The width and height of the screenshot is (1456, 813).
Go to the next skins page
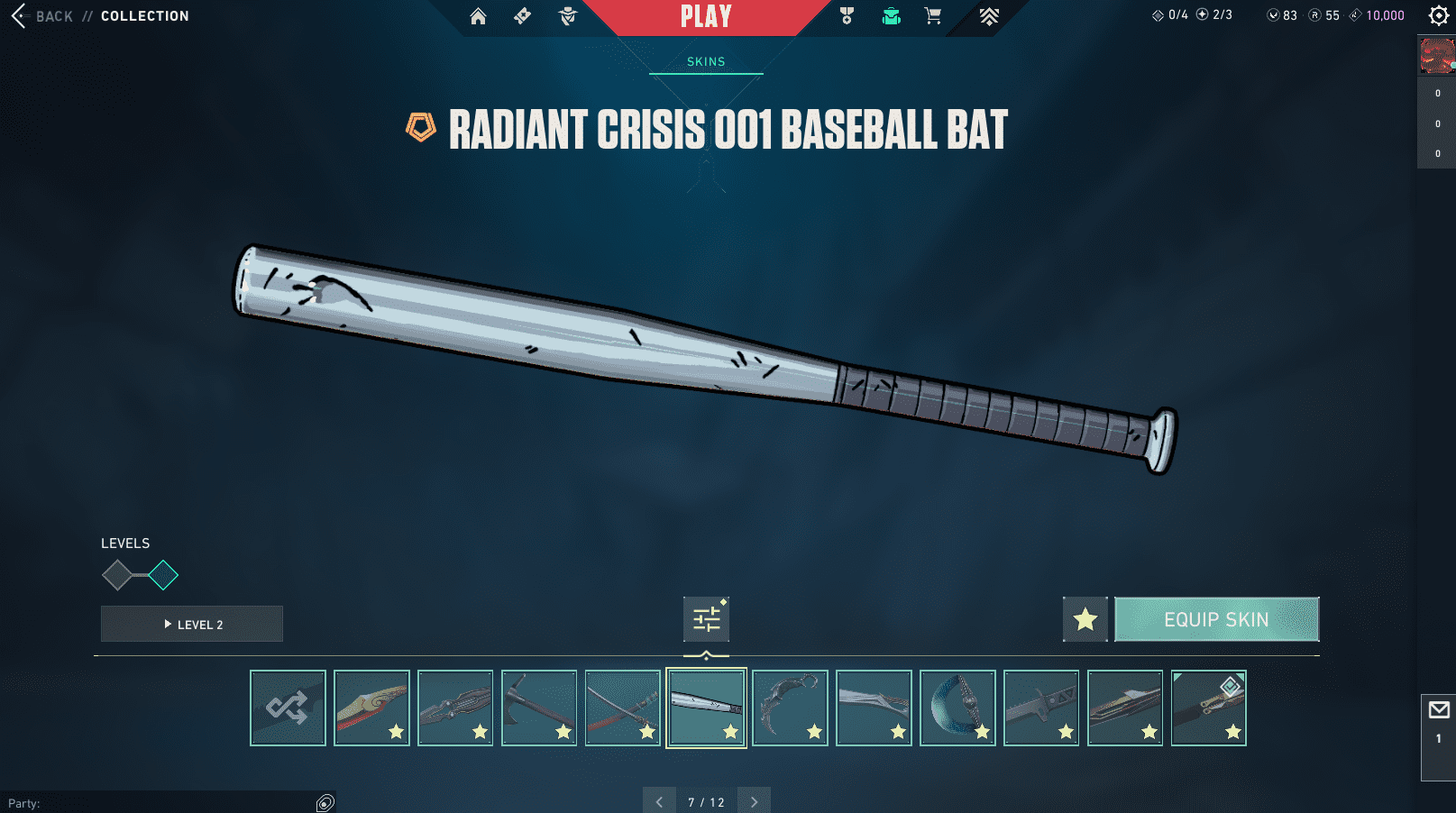pos(754,801)
